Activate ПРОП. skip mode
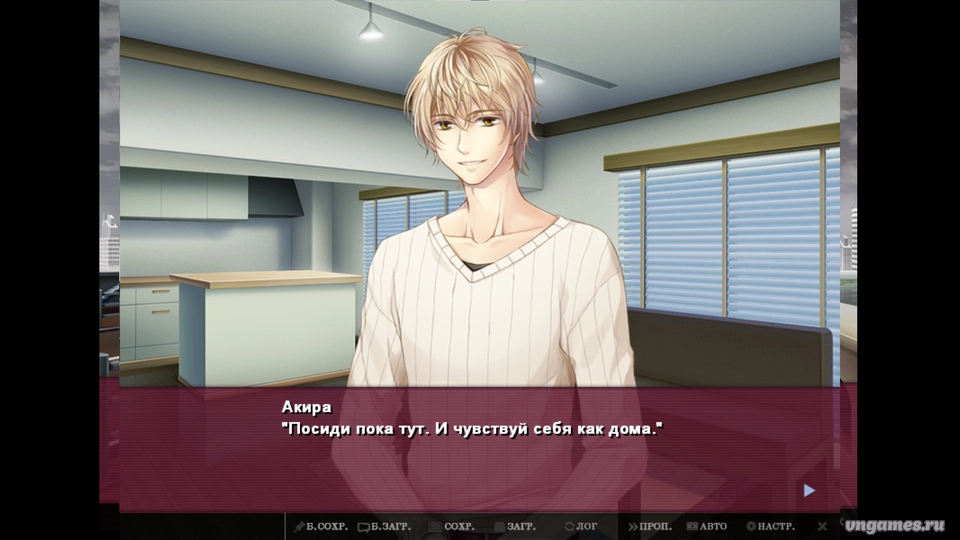 pos(650,526)
